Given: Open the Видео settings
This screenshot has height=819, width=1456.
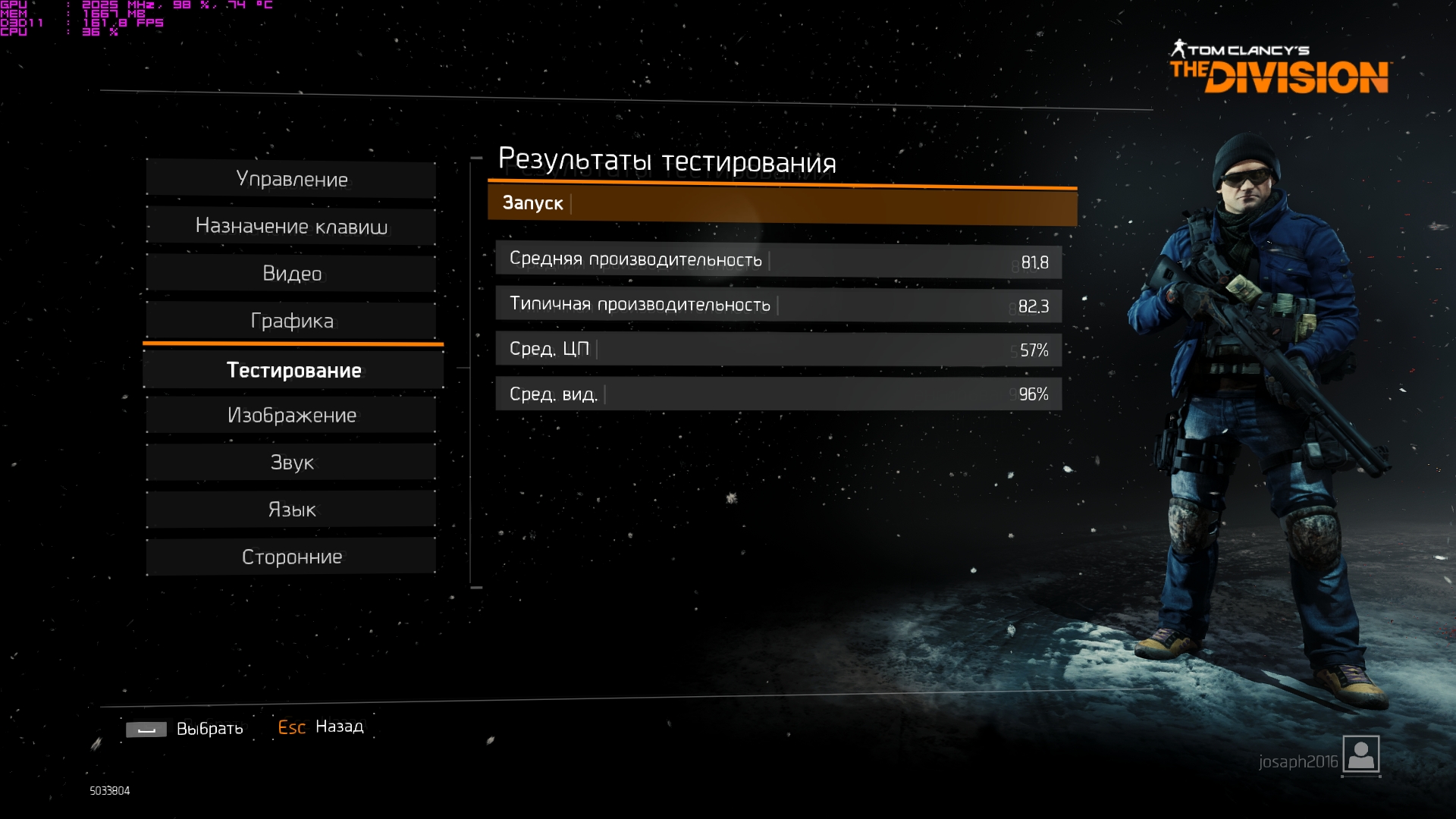Looking at the screenshot, I should 291,274.
